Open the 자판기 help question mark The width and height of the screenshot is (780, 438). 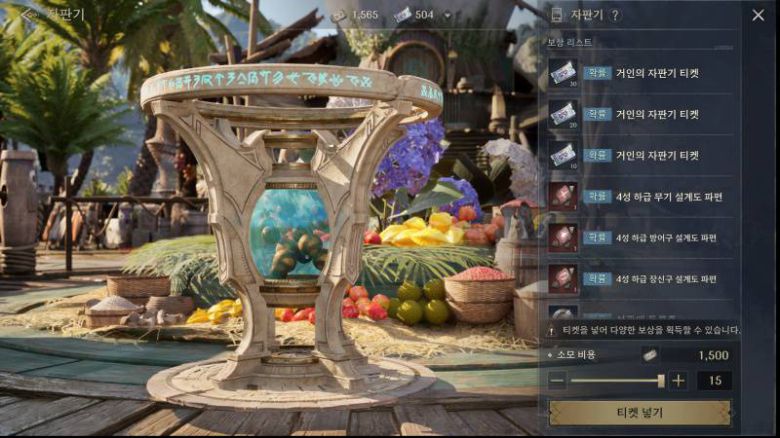tap(615, 15)
